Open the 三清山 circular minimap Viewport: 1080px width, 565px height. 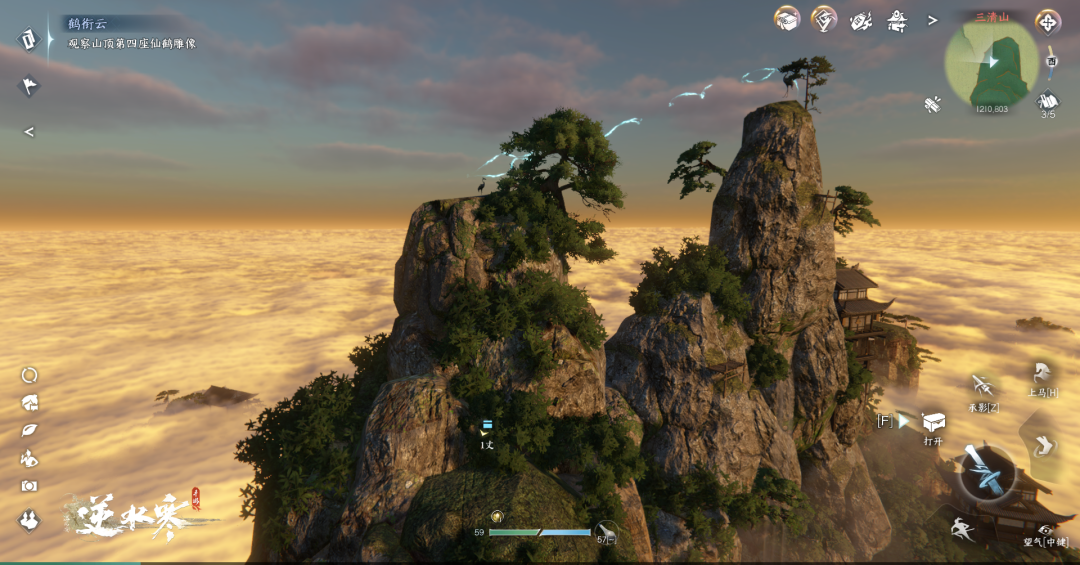pyautogui.click(x=991, y=64)
